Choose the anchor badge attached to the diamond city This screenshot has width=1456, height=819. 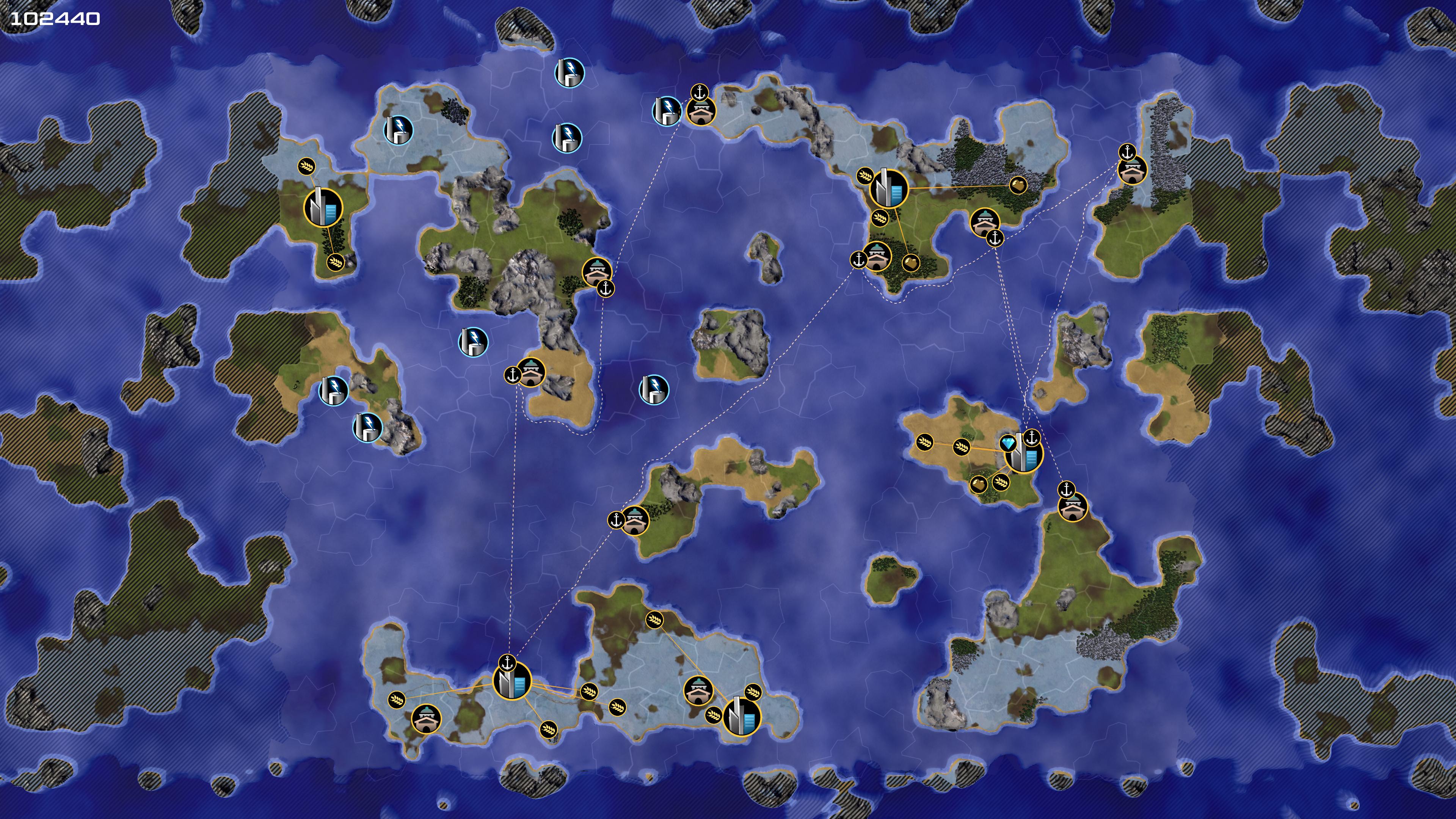pyautogui.click(x=1032, y=438)
